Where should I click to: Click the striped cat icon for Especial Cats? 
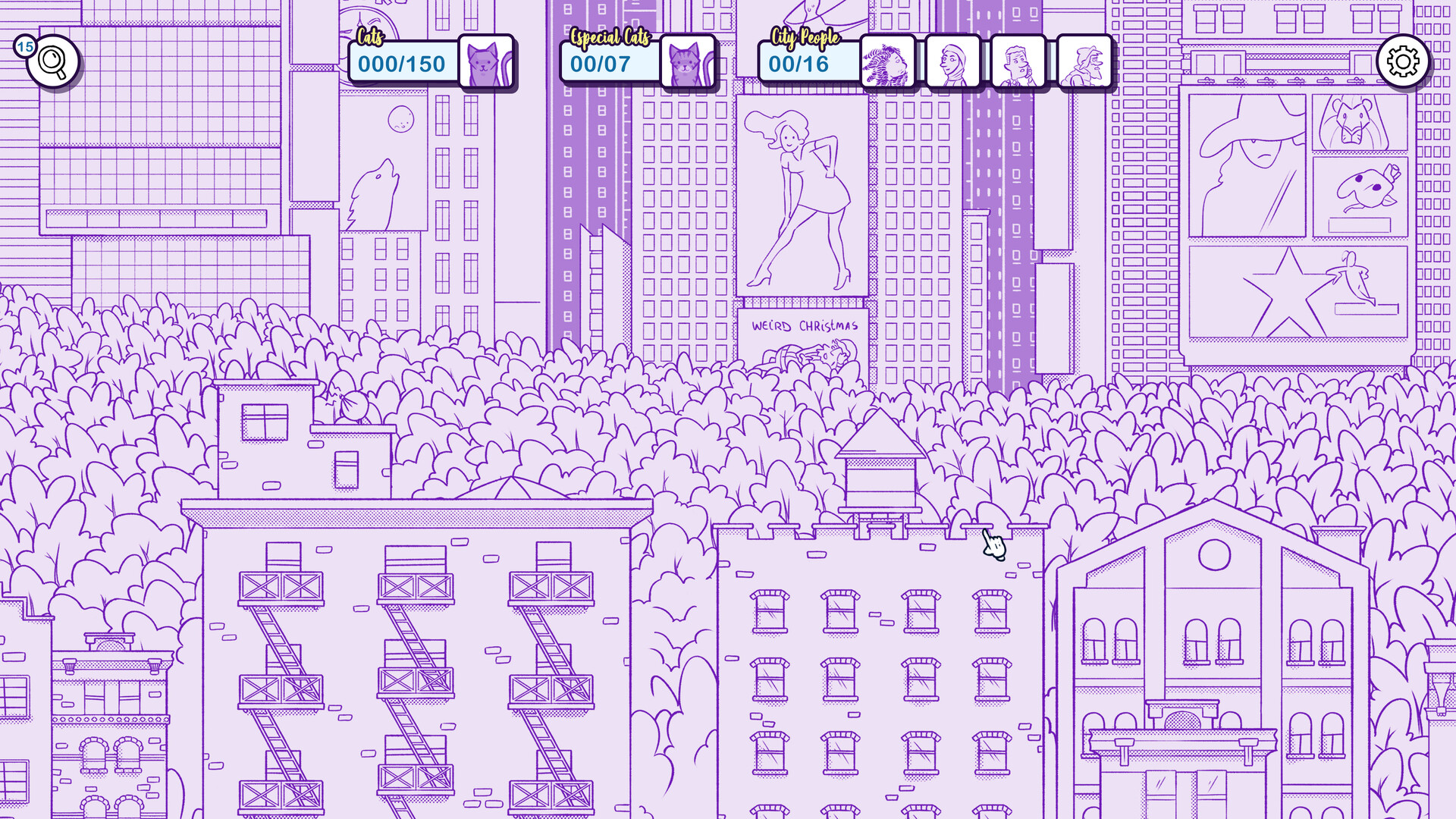coord(686,62)
